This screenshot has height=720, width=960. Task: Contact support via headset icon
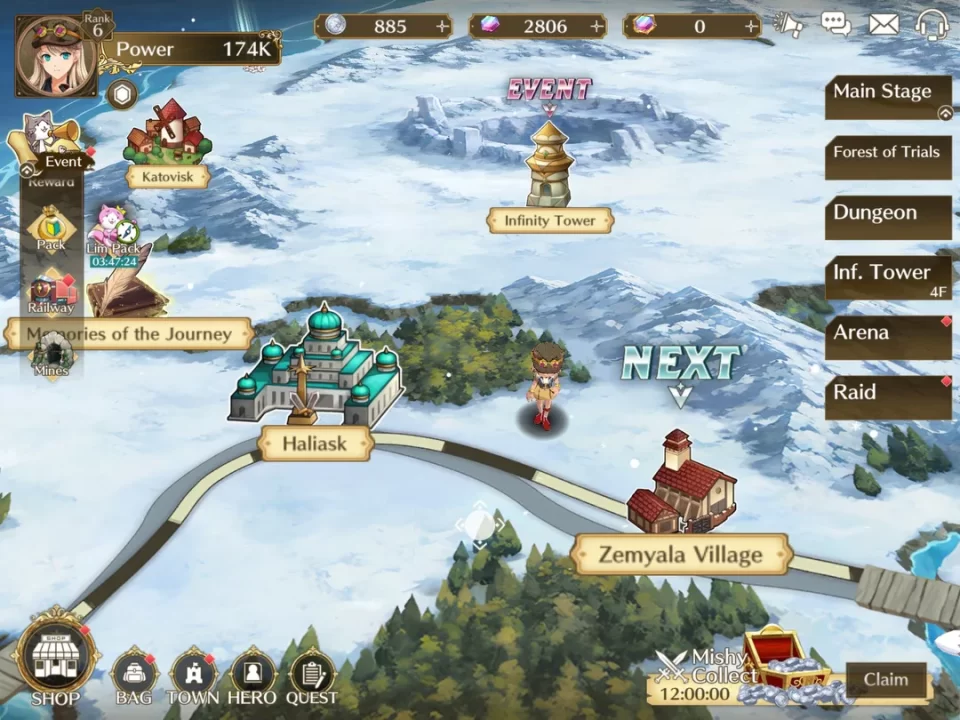(x=932, y=25)
